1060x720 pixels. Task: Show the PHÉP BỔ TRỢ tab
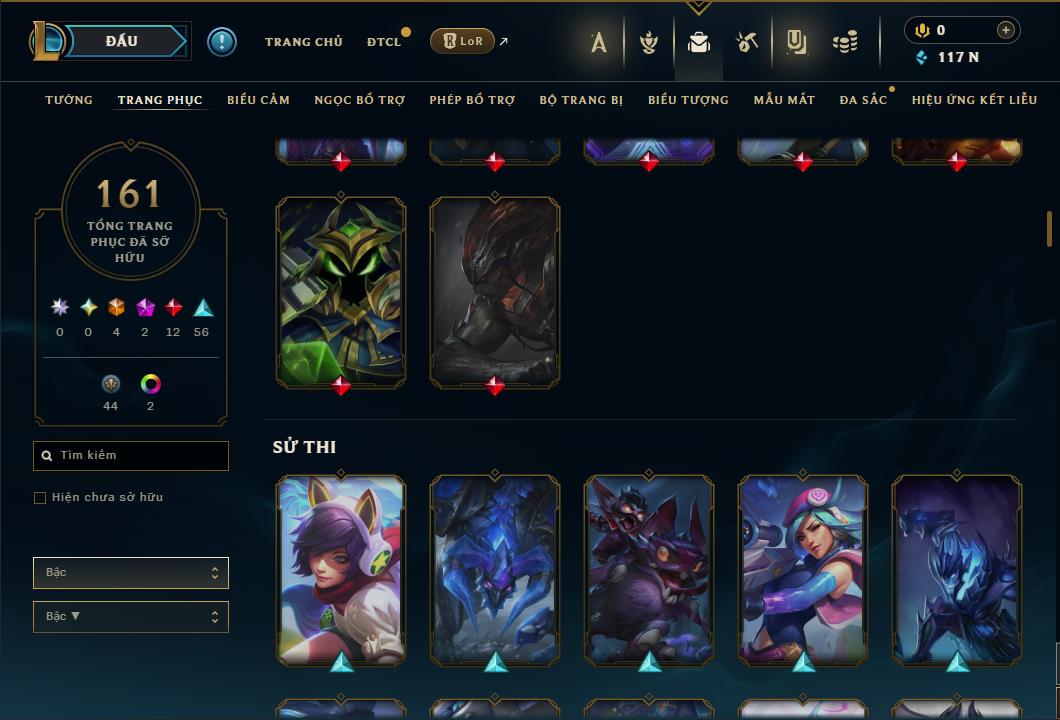tap(472, 100)
